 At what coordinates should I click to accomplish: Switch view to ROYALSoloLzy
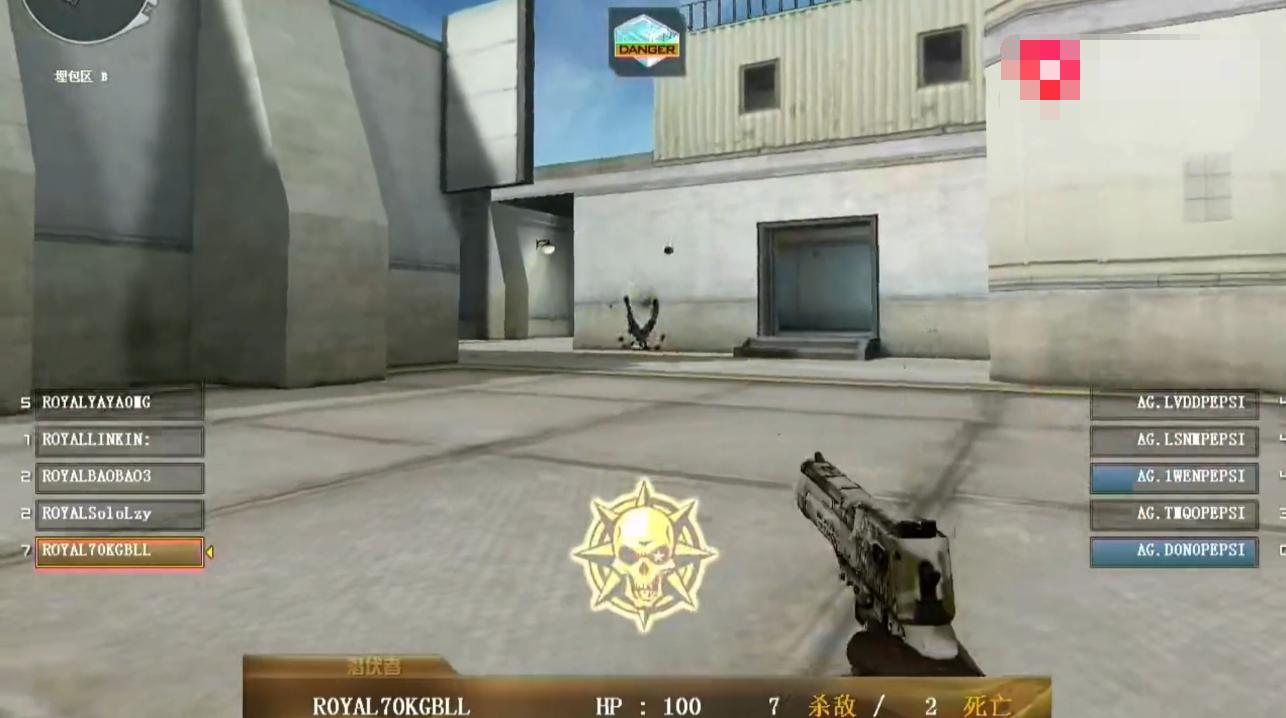coord(119,514)
